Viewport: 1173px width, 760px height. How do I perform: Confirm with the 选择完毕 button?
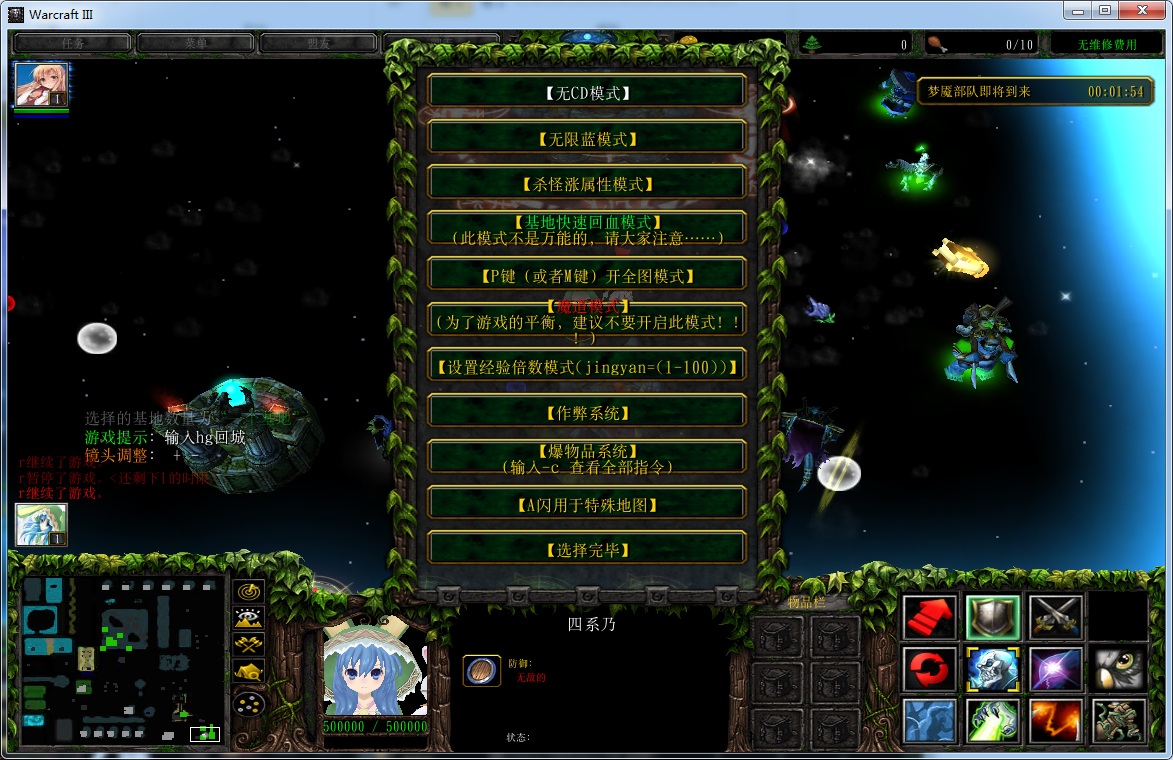587,550
